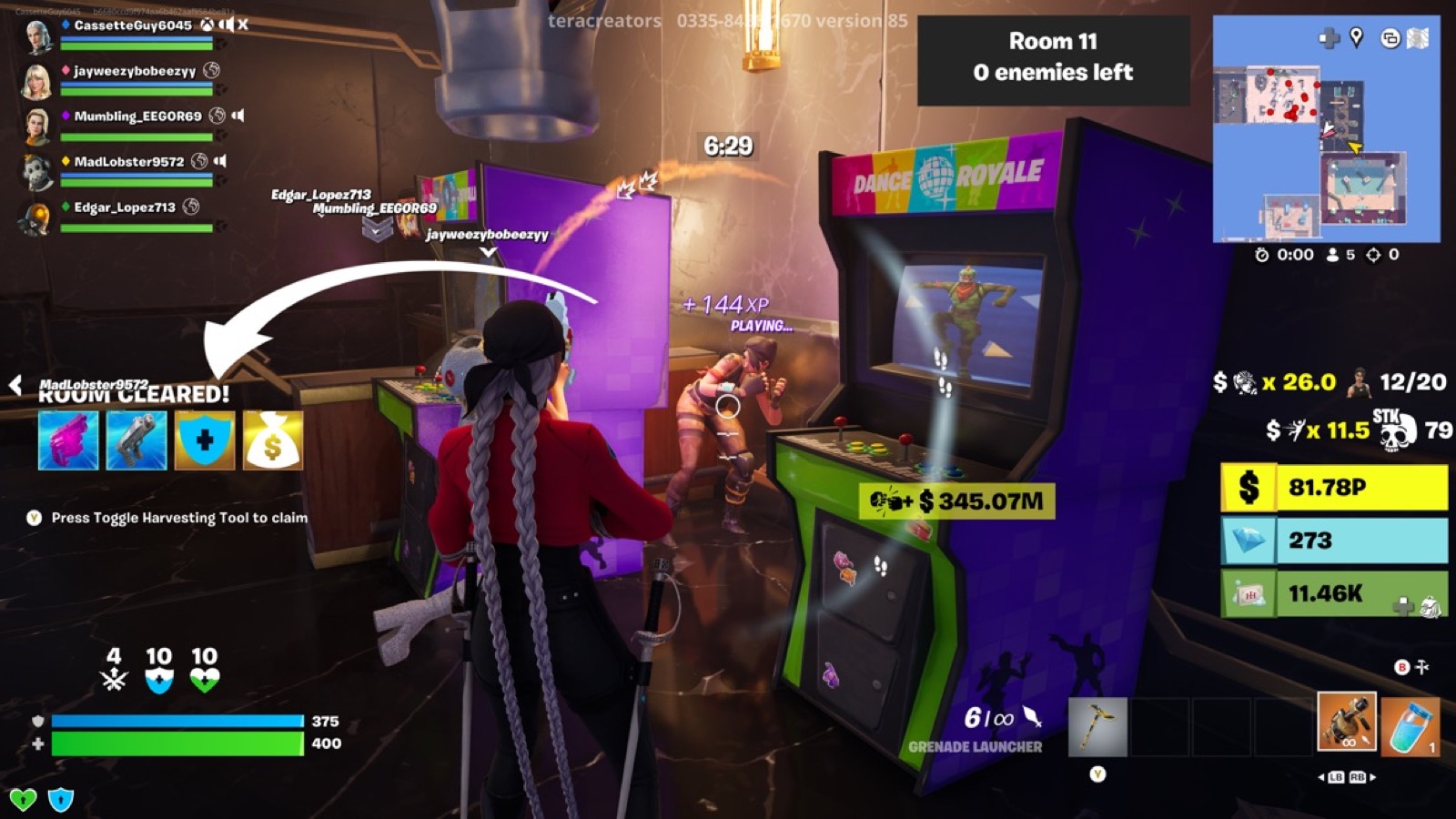Click the money bag reward icon
This screenshot has width=1456, height=819.
(271, 440)
